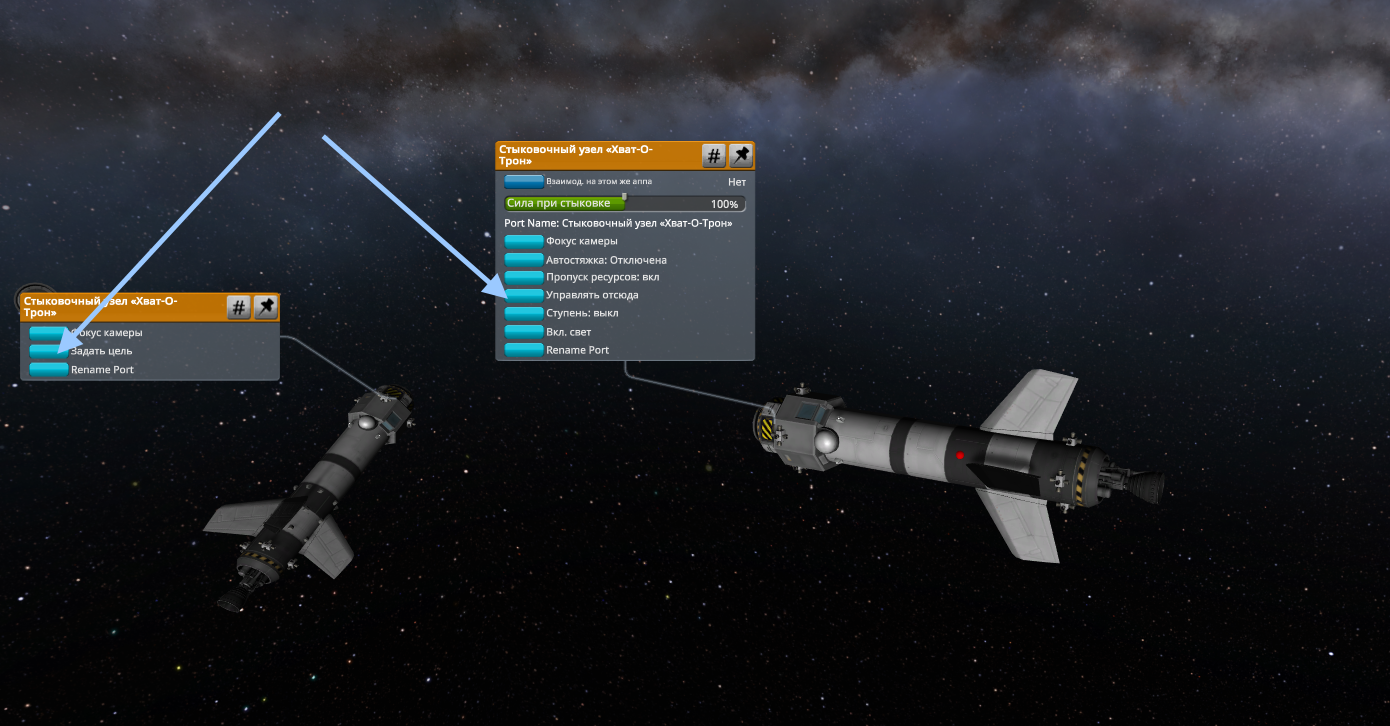The width and height of the screenshot is (1390, 726).
Task: Toggle the Взаимод. на этом же аппа switch
Action: pyautogui.click(x=524, y=182)
